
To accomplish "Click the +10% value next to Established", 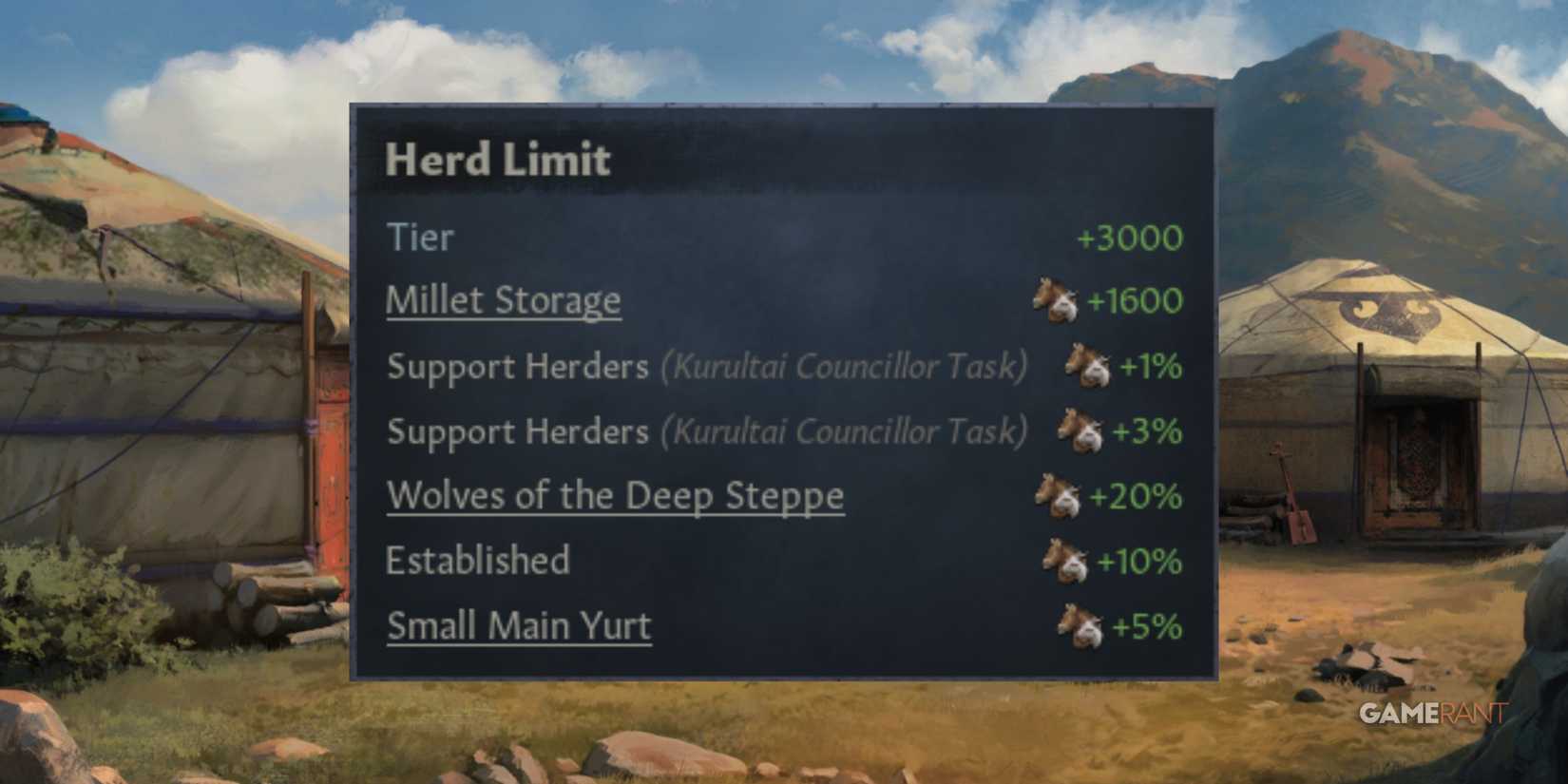I will tap(1137, 561).
